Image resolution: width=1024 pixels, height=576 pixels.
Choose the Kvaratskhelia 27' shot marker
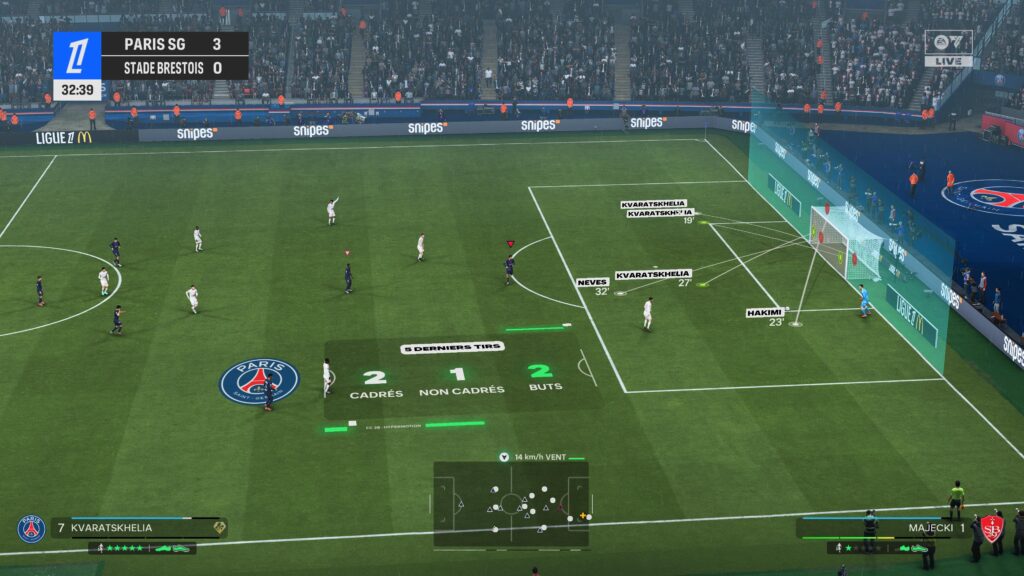click(x=653, y=274)
